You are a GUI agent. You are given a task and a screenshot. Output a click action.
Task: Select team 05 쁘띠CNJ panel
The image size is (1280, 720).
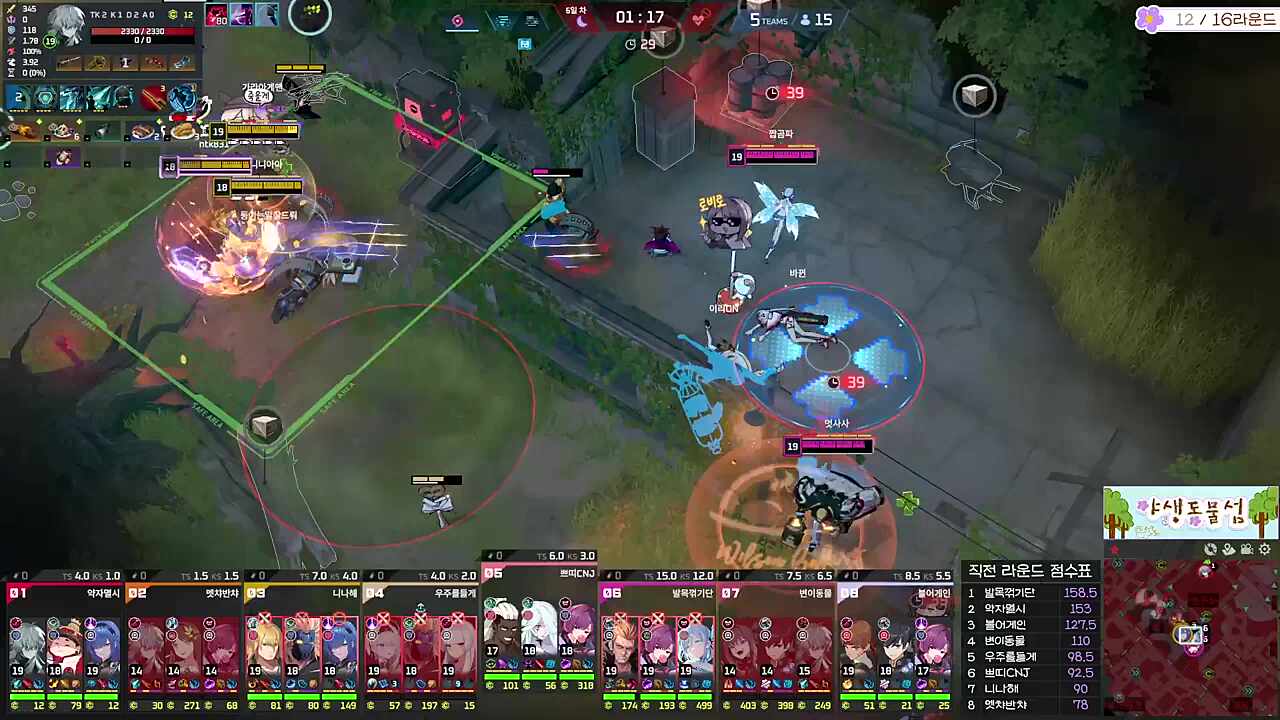539,630
